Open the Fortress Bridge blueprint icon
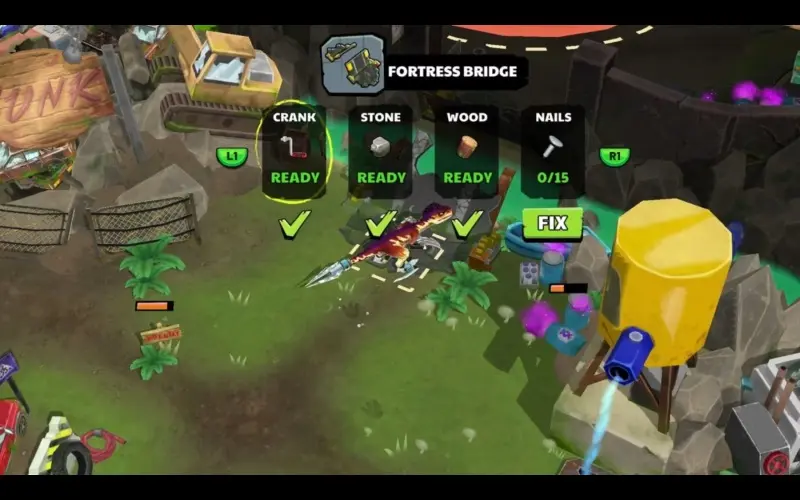 tap(352, 65)
